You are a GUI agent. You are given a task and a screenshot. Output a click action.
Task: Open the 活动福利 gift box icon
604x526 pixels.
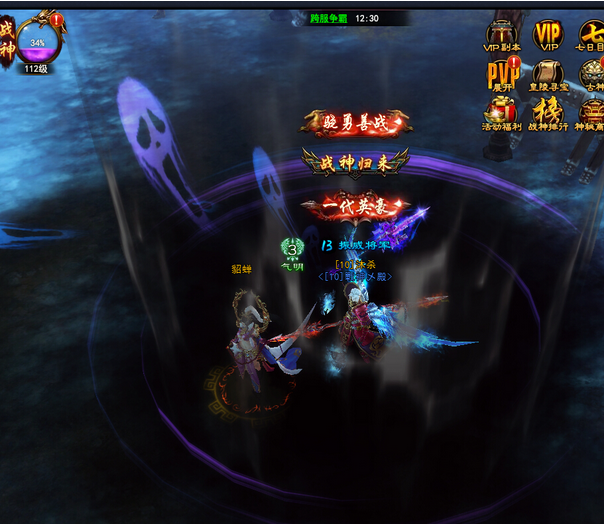(x=502, y=113)
